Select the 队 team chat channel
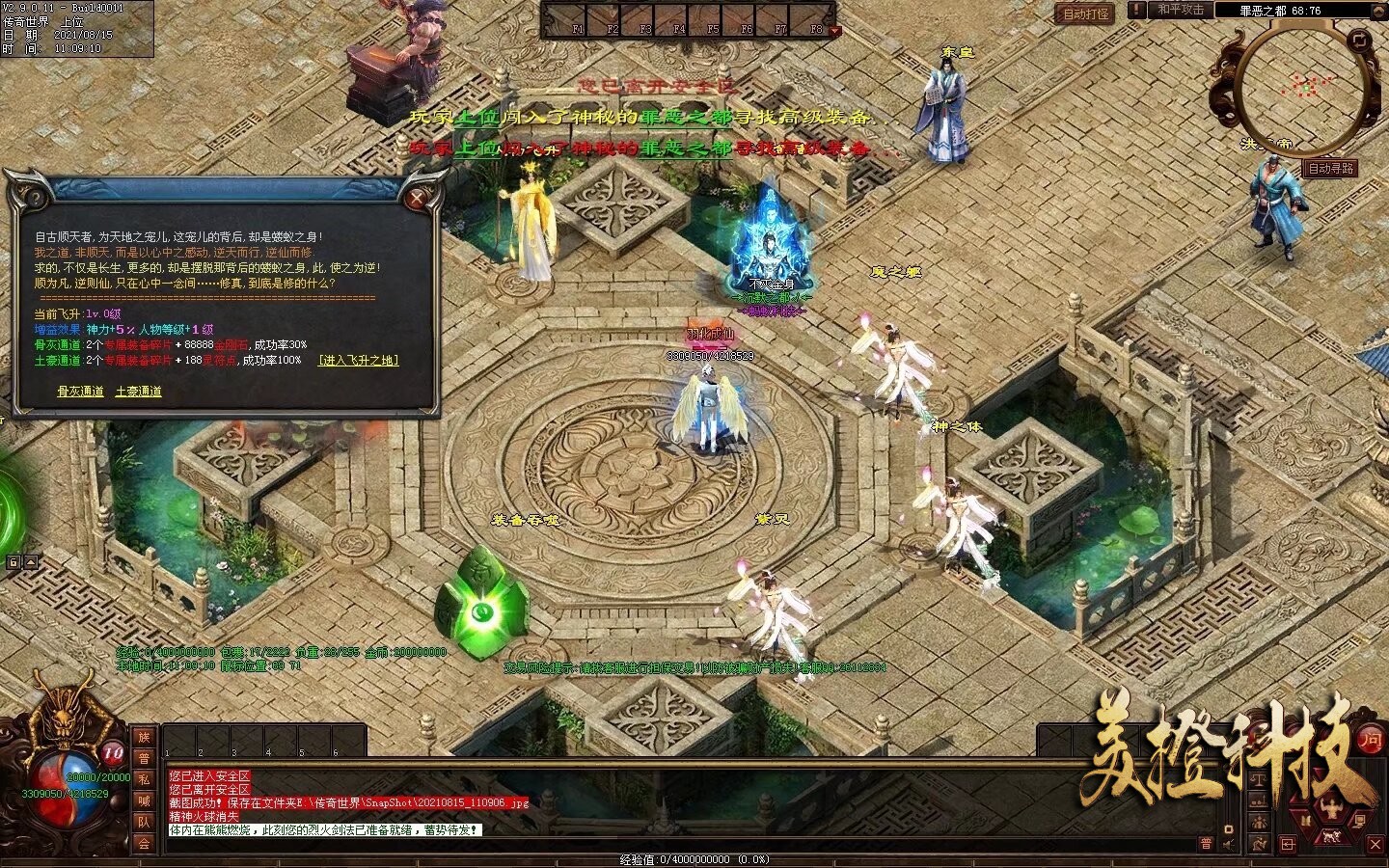 tap(144, 822)
